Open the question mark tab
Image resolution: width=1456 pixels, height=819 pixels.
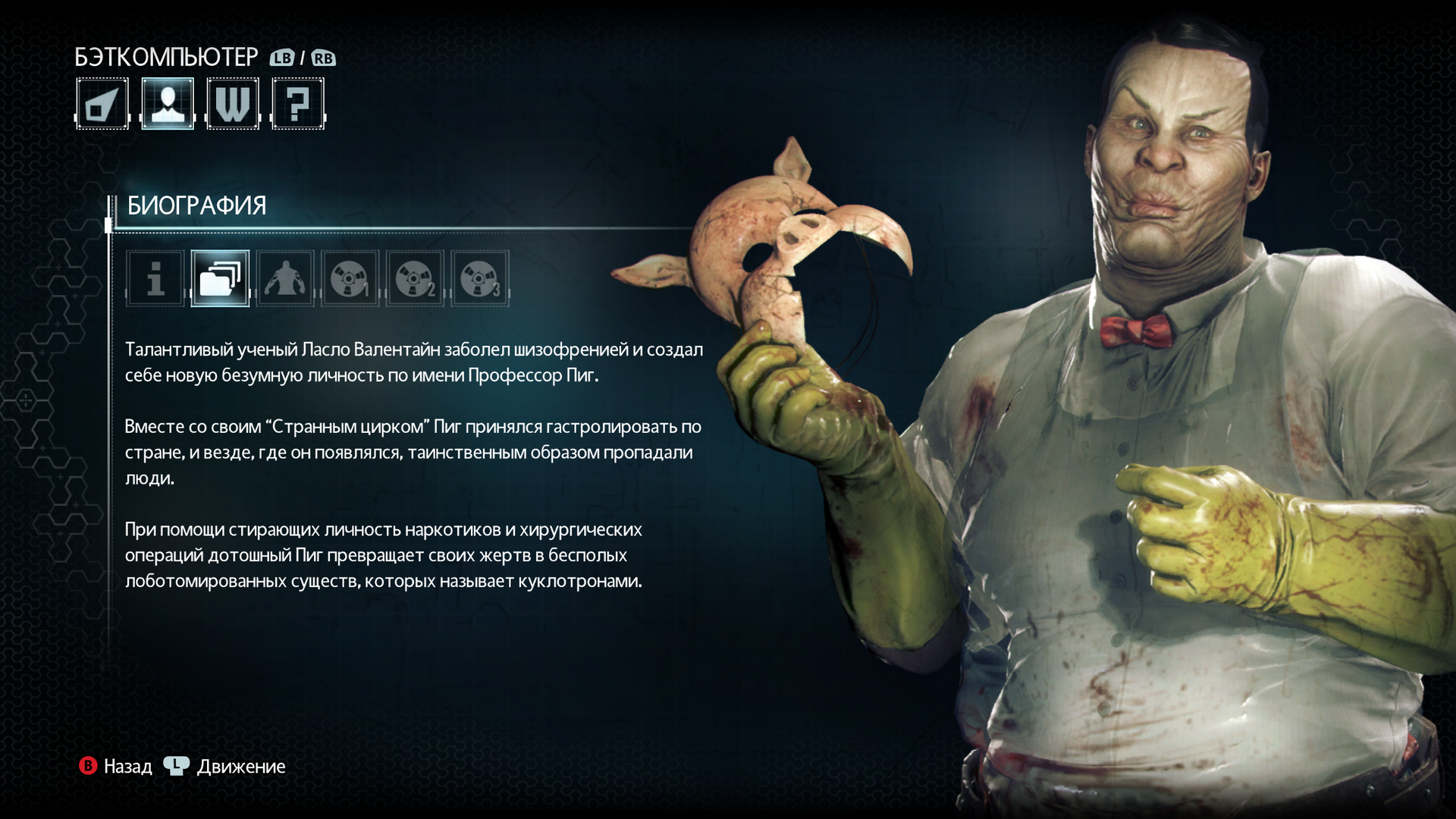point(298,104)
